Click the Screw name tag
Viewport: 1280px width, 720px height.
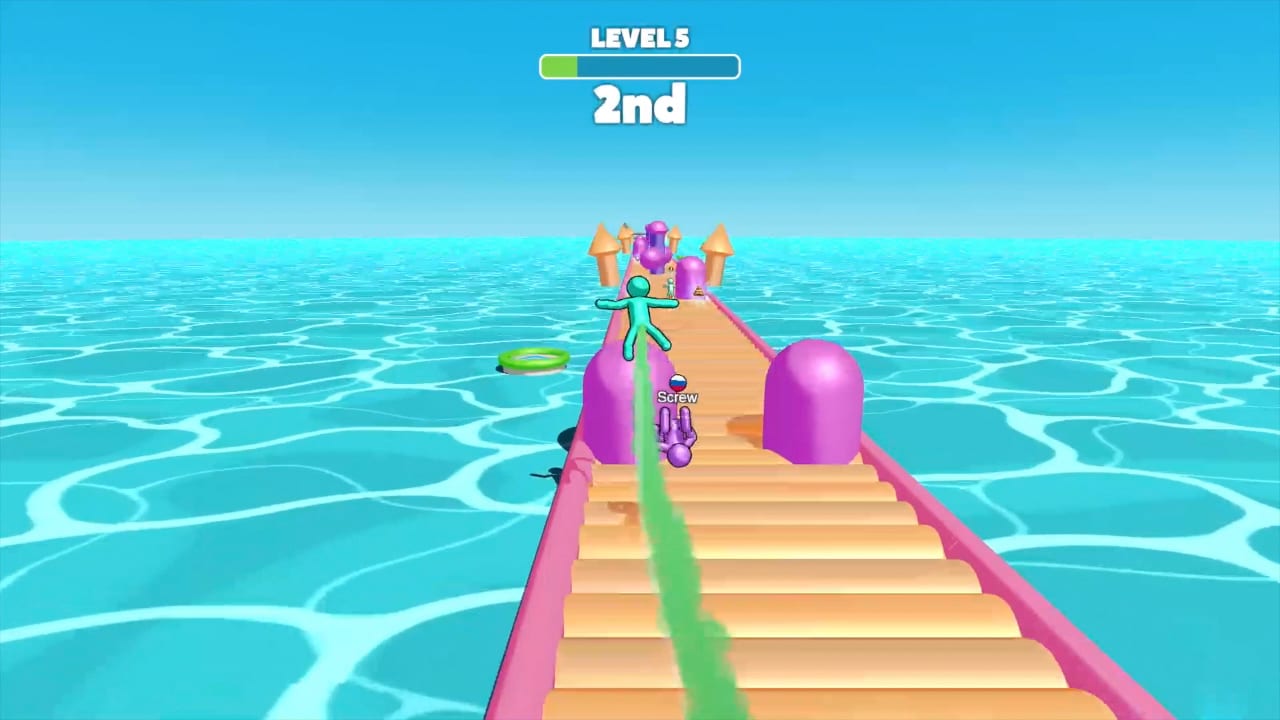(x=678, y=397)
